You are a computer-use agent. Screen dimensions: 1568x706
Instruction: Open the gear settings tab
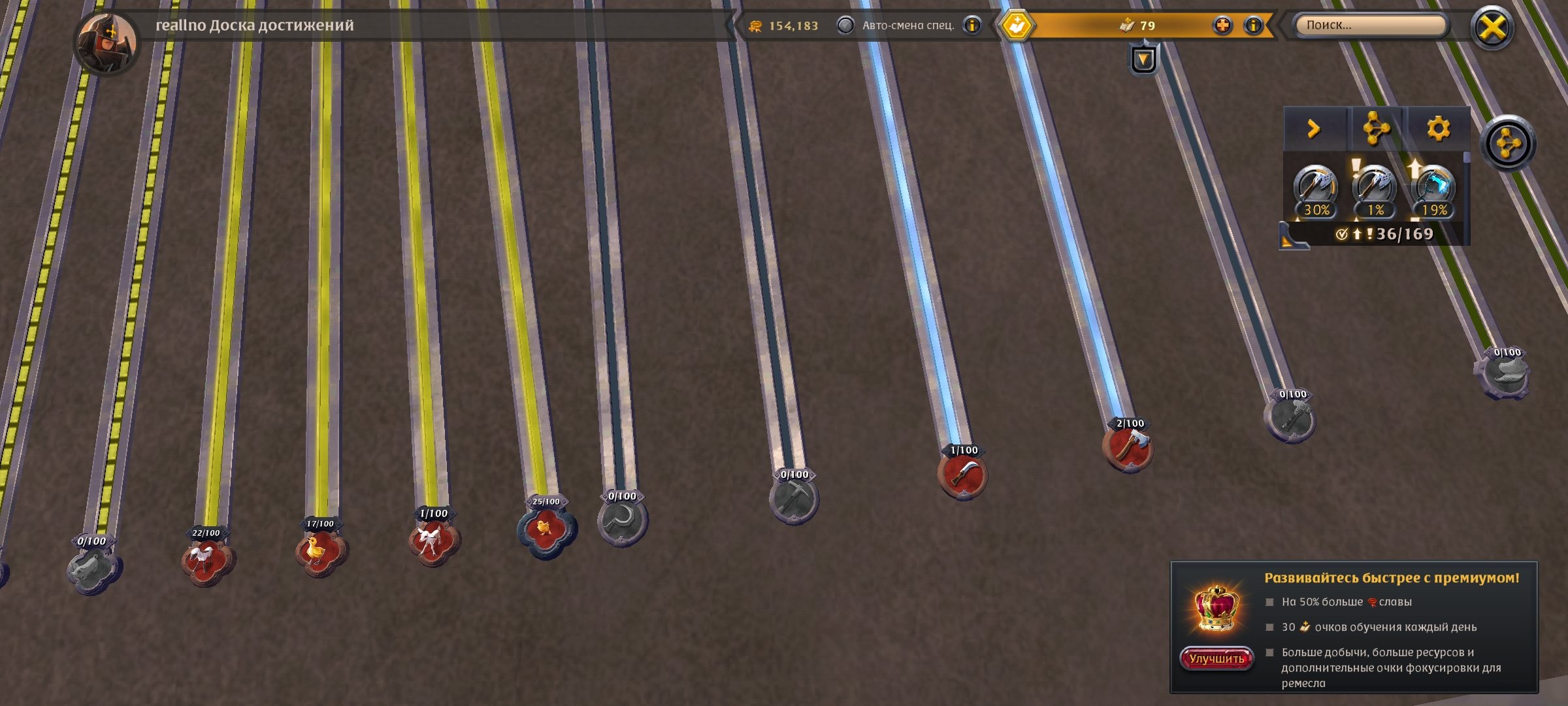(1438, 129)
